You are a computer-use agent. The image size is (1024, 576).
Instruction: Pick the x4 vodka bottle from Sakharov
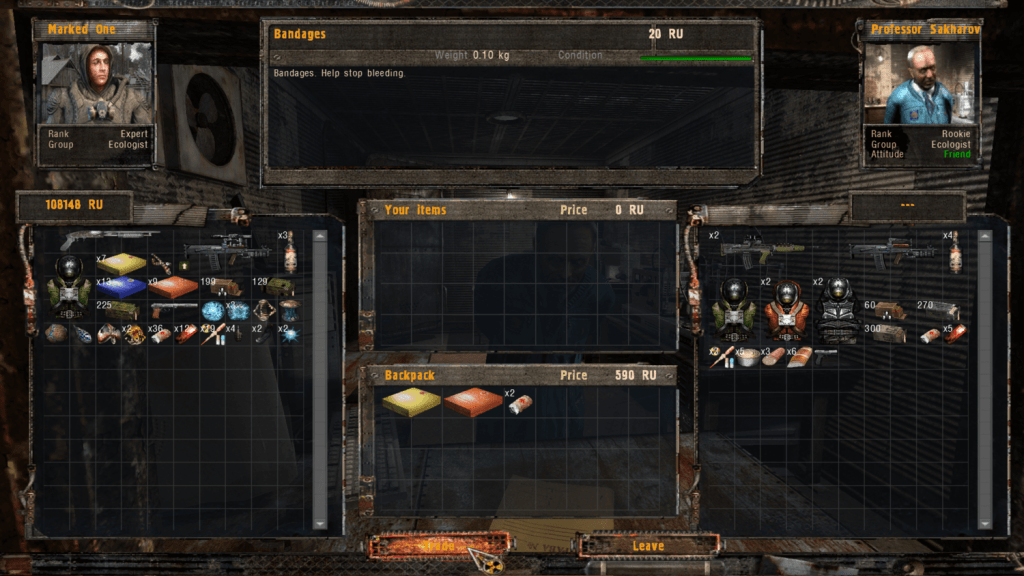point(954,253)
